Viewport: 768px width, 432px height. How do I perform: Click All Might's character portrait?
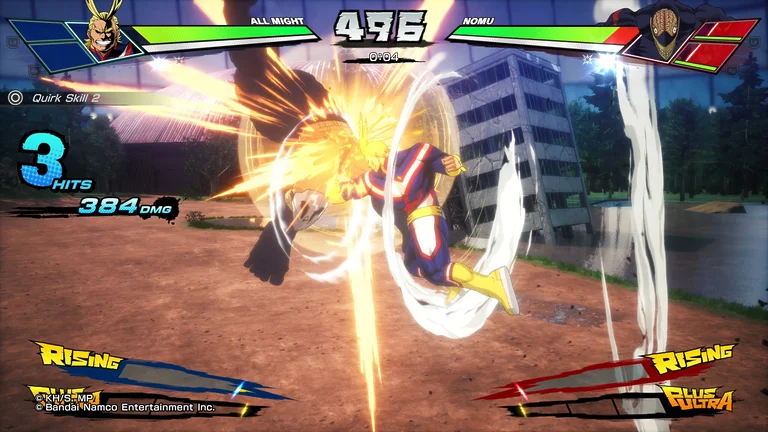pos(100,30)
